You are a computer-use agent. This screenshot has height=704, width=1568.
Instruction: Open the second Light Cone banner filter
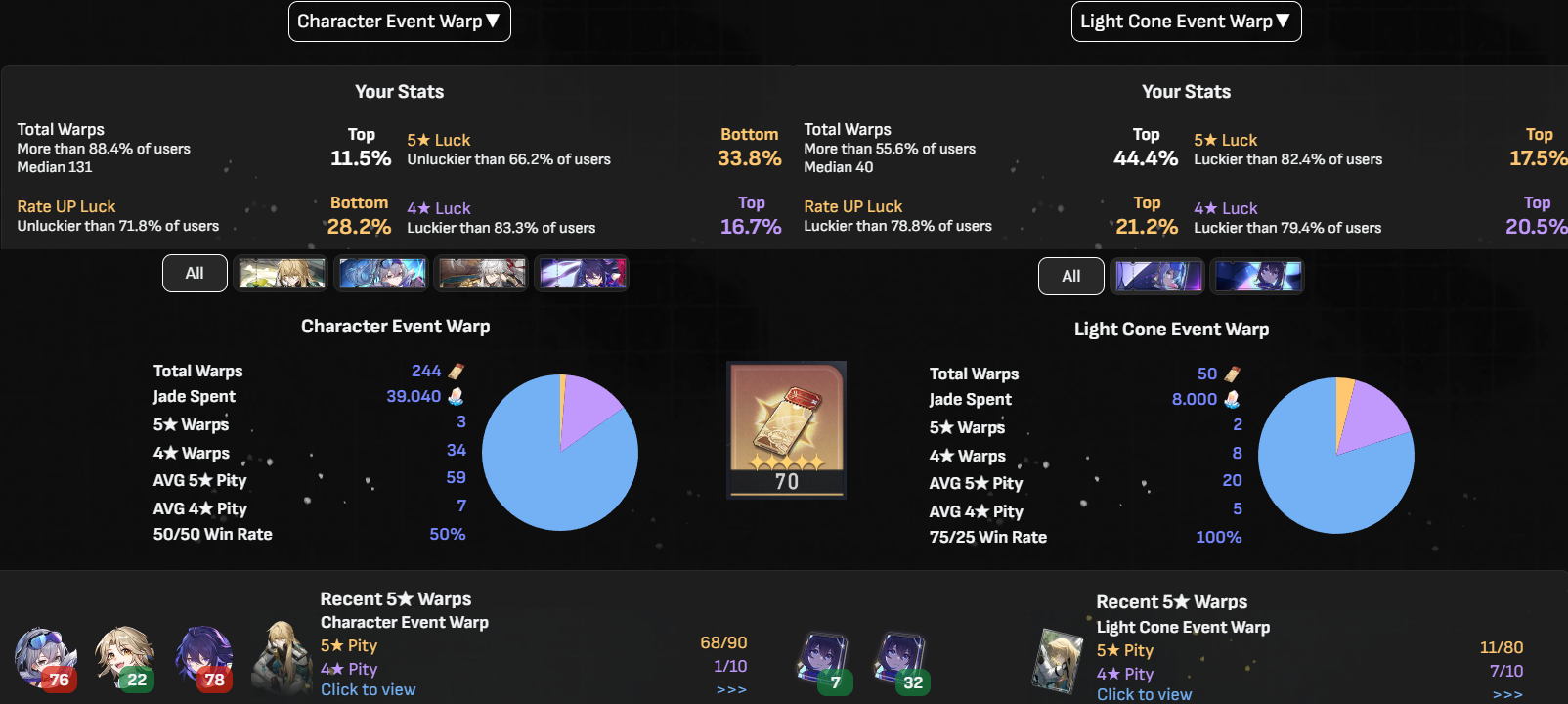click(x=1258, y=275)
